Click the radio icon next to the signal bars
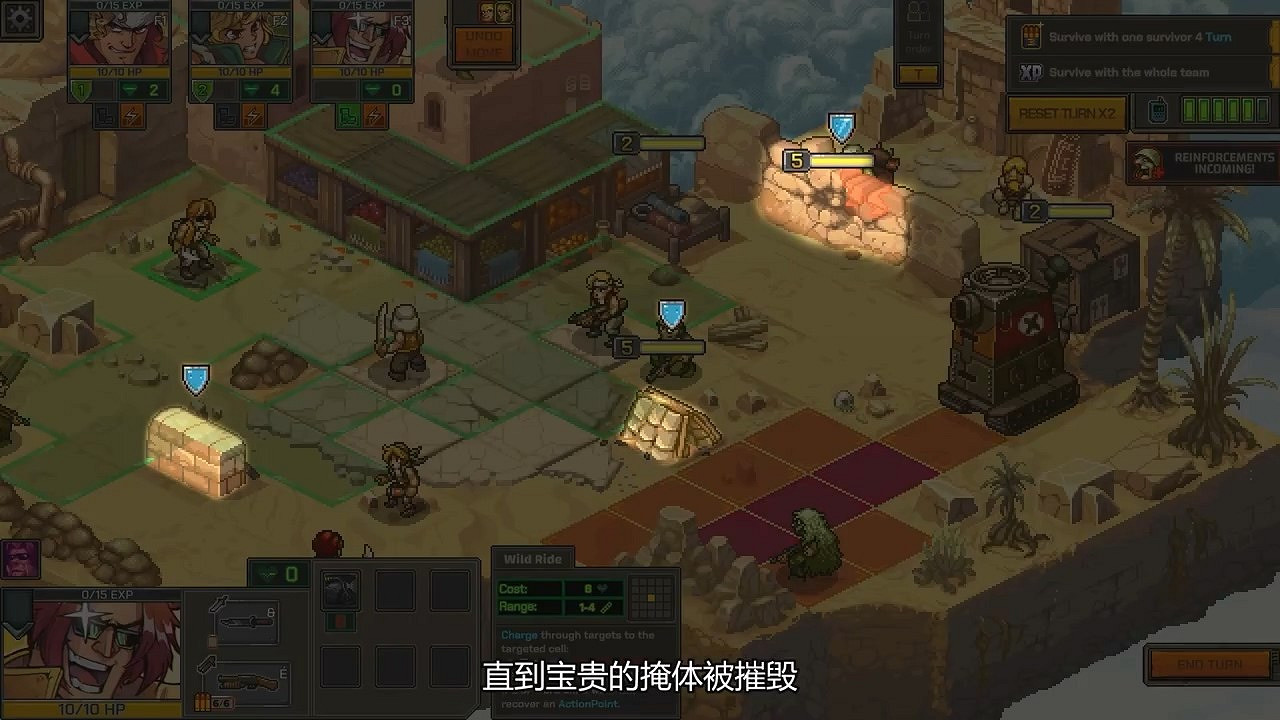The image size is (1280, 720). [1158, 111]
